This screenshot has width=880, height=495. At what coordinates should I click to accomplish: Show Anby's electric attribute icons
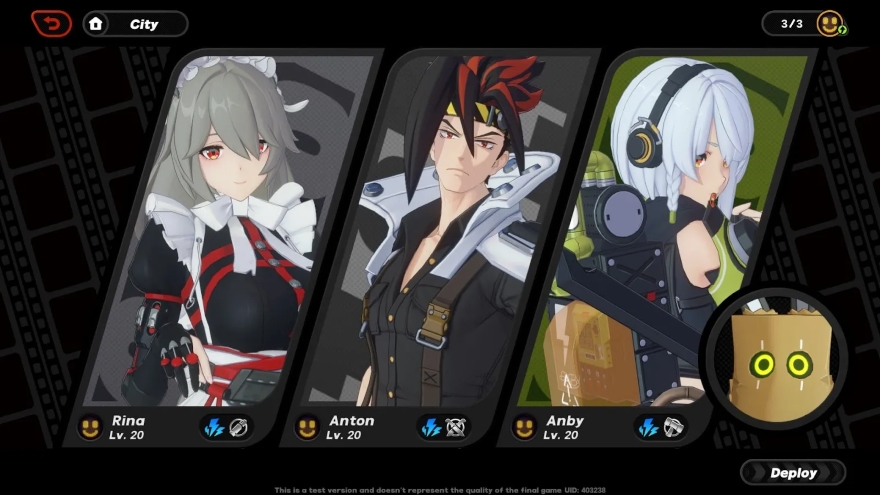pos(660,428)
